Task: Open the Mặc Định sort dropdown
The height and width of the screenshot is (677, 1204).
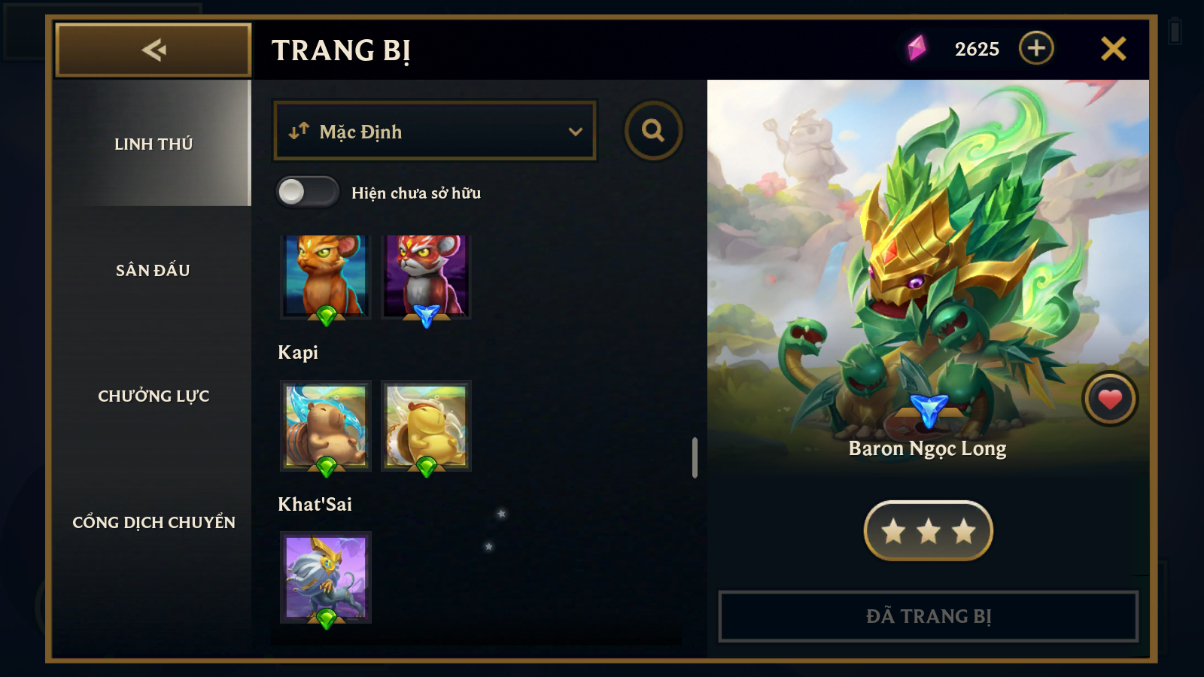Action: click(x=435, y=131)
